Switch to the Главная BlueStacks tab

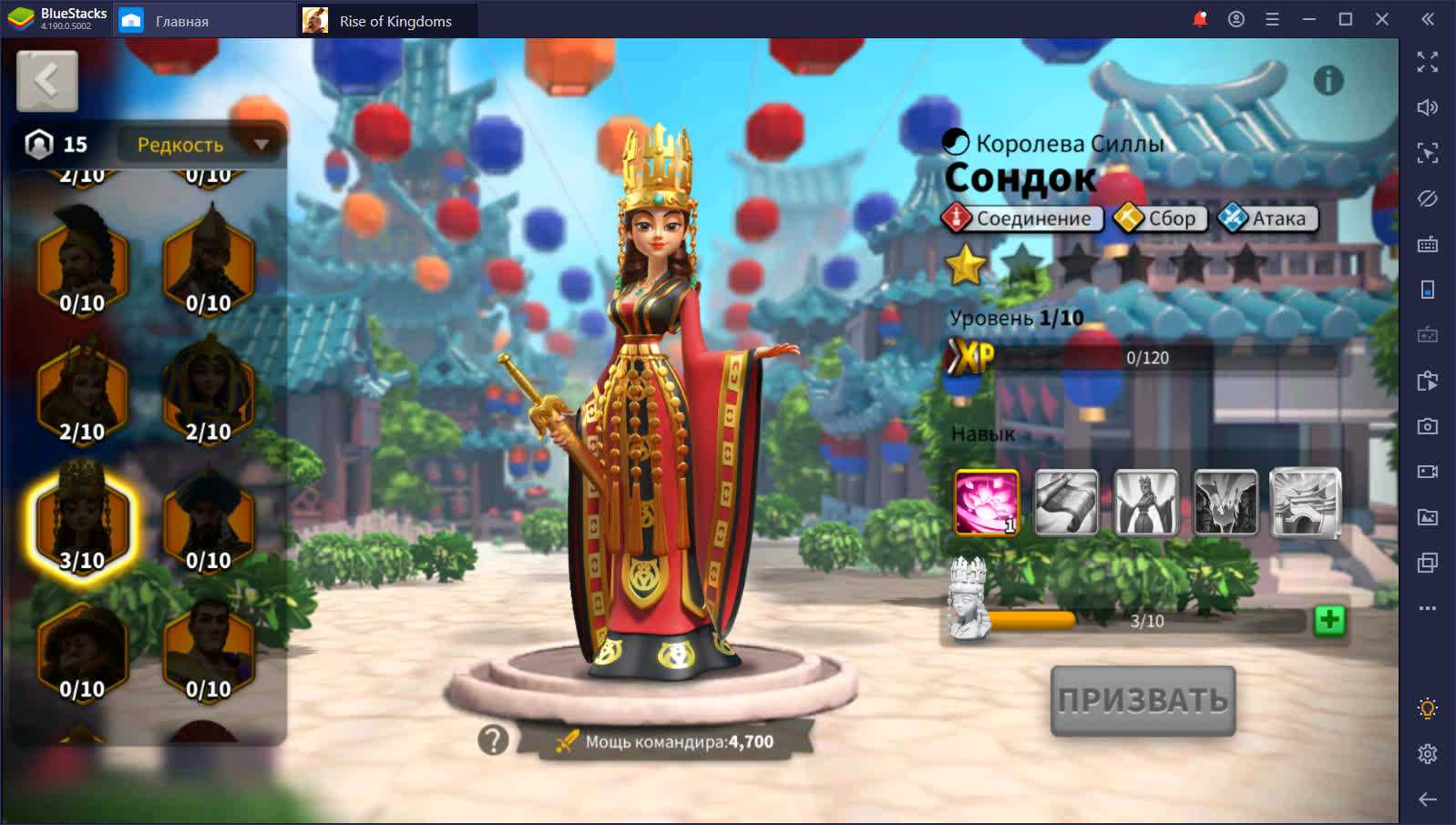pos(182,21)
